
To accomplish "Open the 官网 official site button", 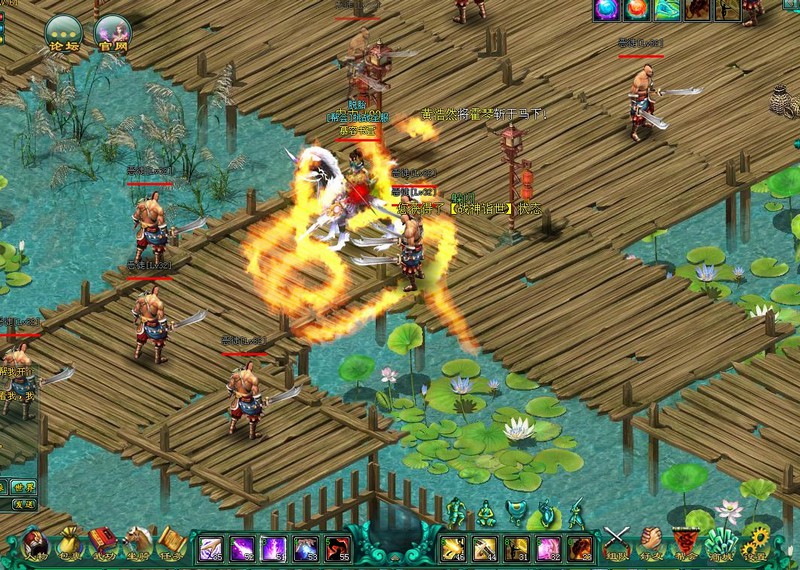I will 113,33.
